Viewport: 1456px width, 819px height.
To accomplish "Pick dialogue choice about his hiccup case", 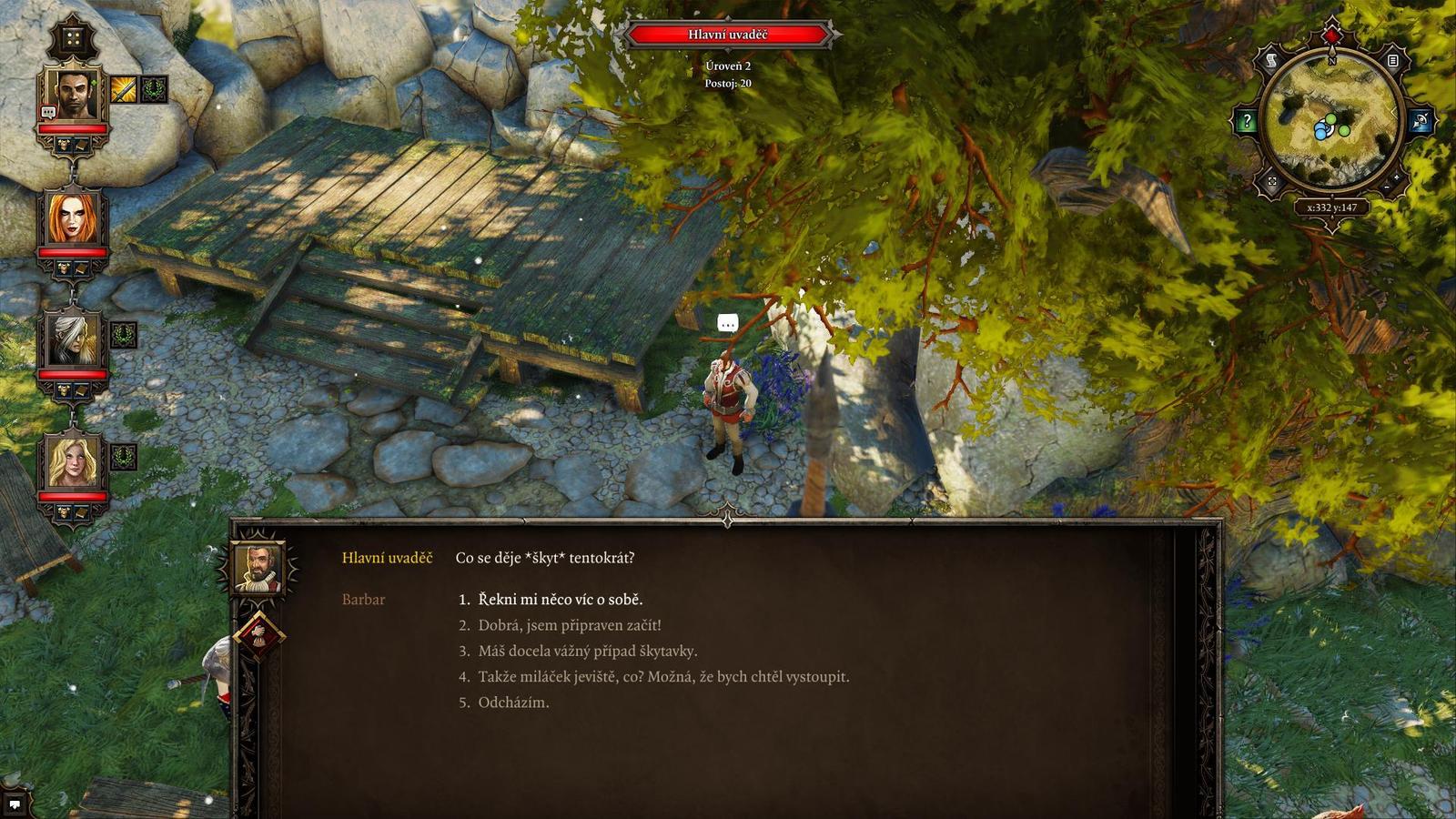I will coord(587,651).
